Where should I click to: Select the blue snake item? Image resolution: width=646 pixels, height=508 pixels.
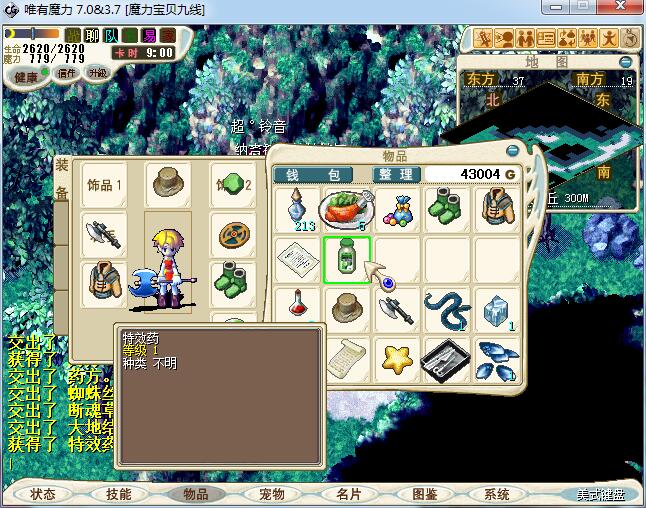447,308
